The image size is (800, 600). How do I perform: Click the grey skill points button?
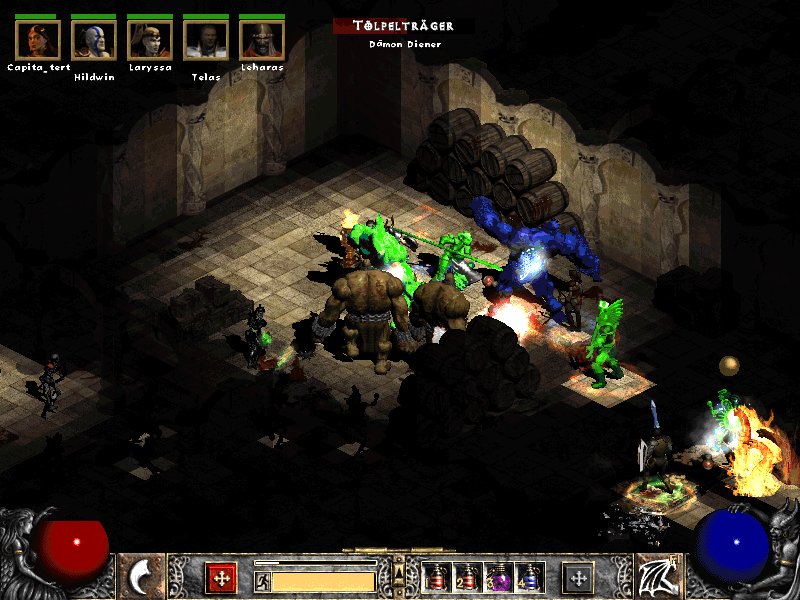tap(578, 578)
